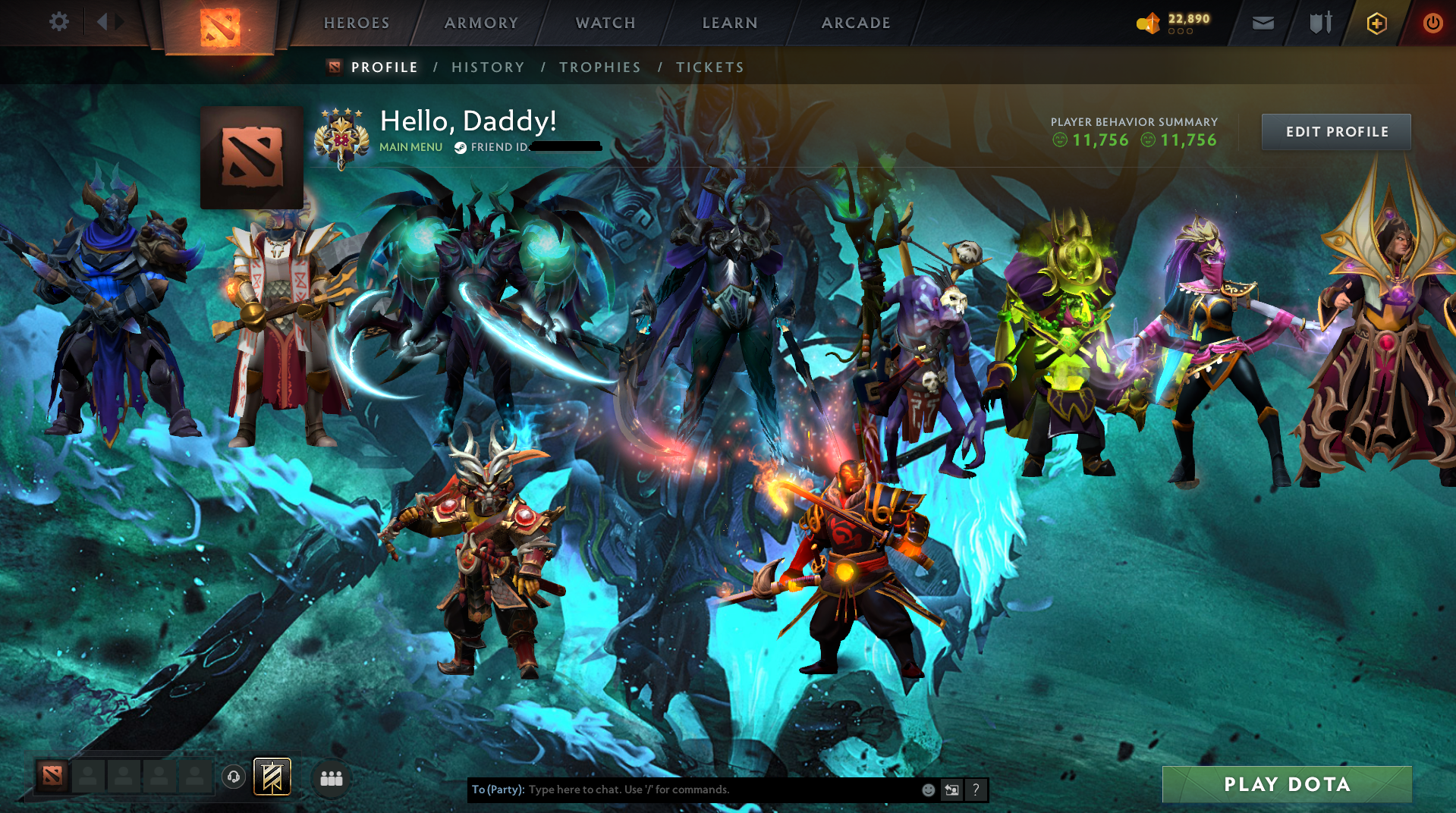Open chat help with the question mark
Viewport: 1456px width, 813px height.
976,789
